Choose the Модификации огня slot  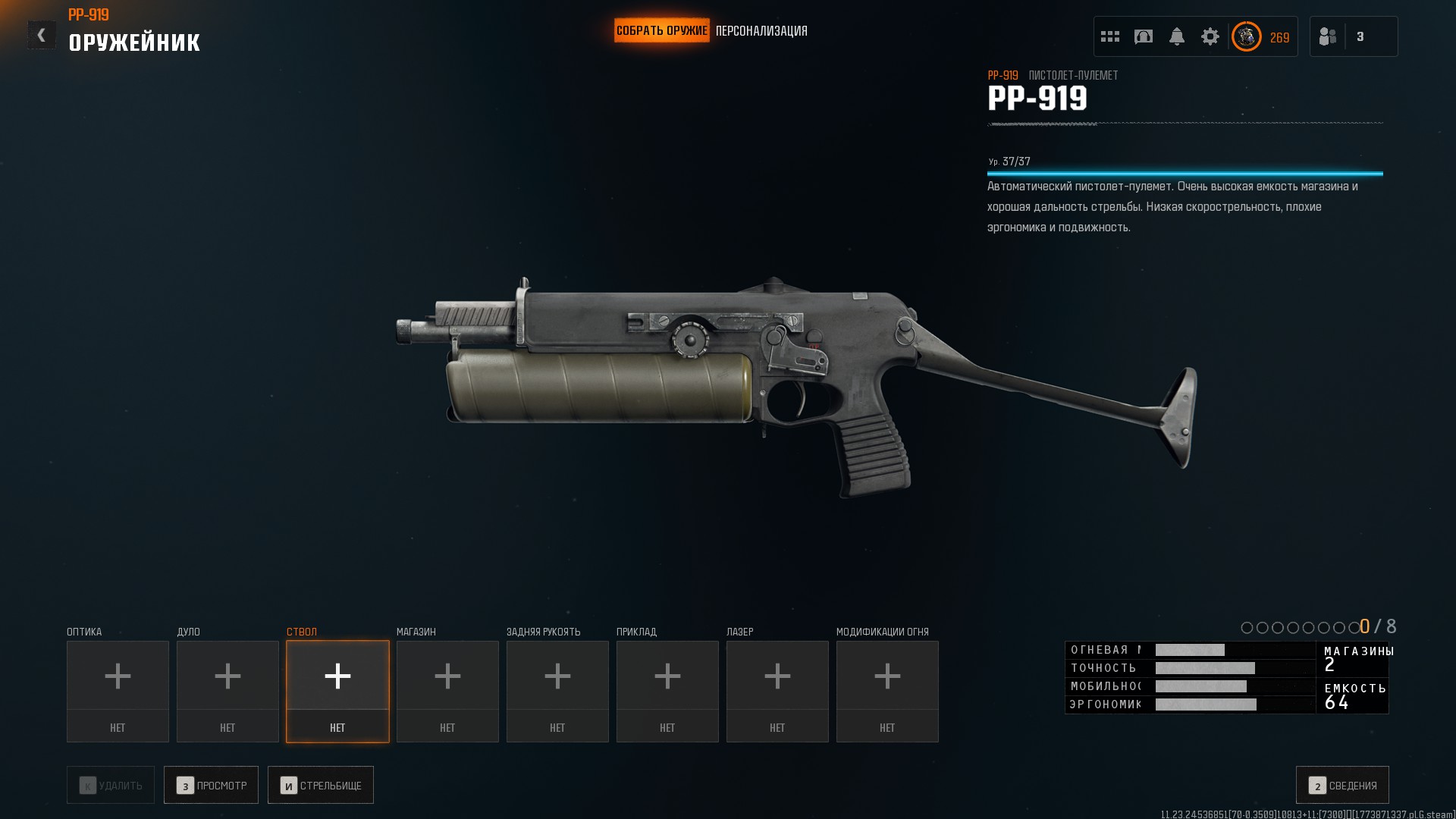click(887, 691)
